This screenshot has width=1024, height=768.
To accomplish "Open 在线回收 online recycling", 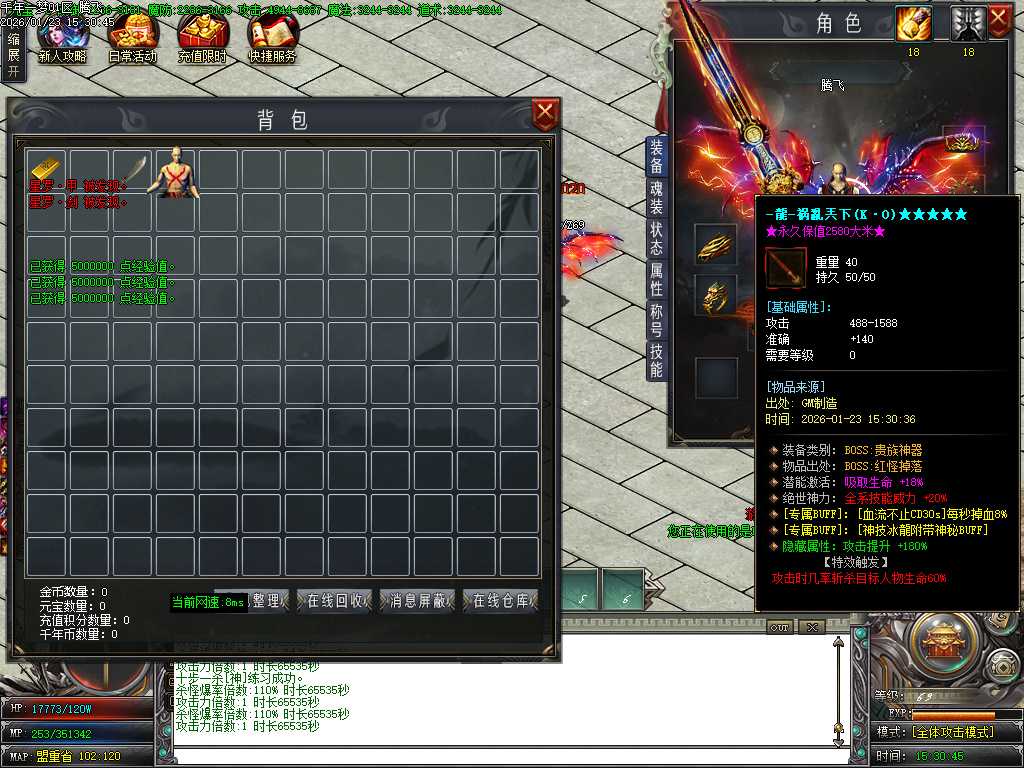I will (334, 601).
